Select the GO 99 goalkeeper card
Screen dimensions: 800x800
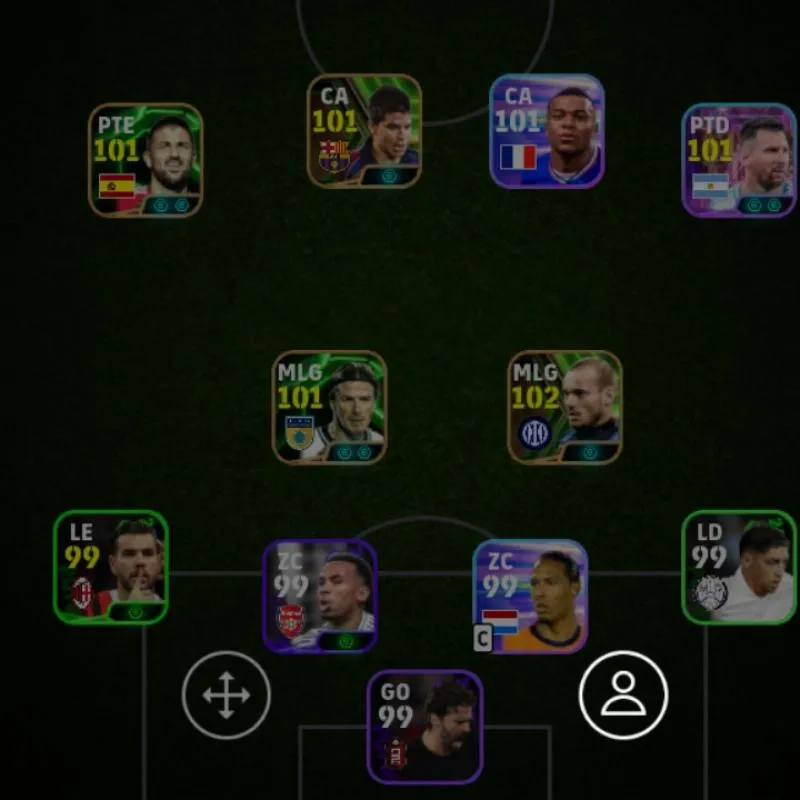click(x=425, y=727)
